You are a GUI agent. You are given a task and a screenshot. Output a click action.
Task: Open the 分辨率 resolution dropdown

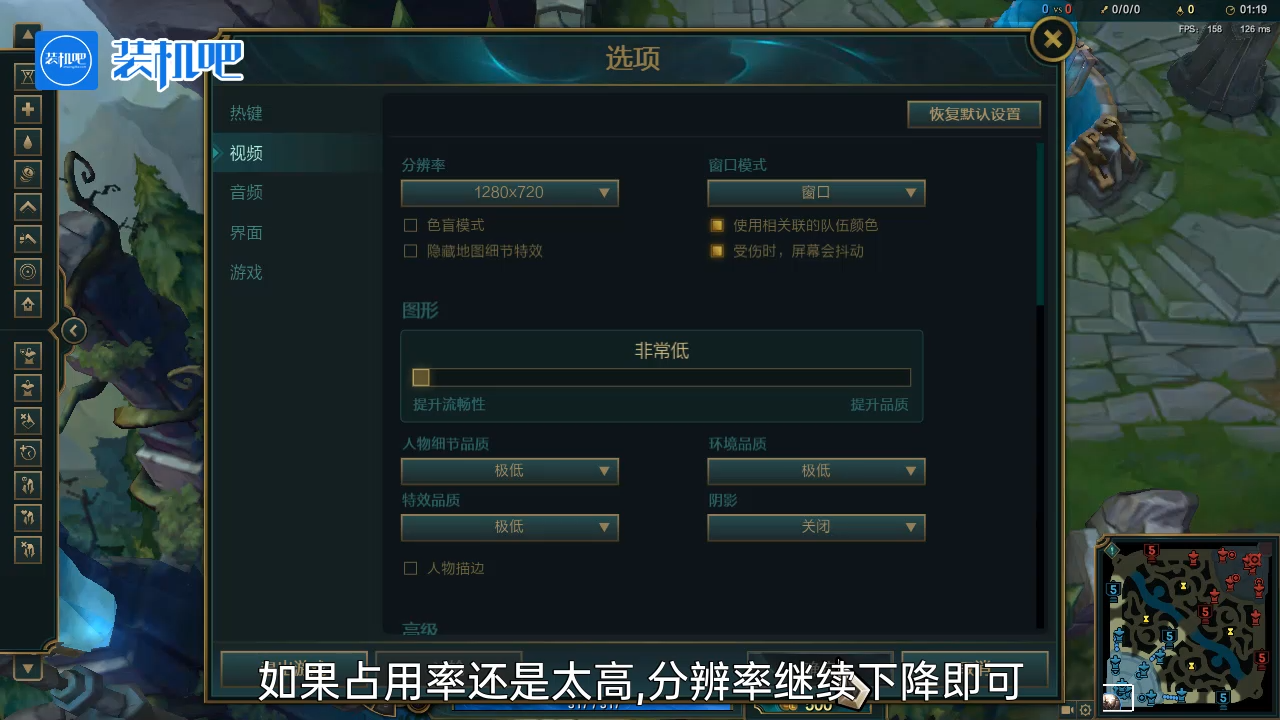coord(510,193)
